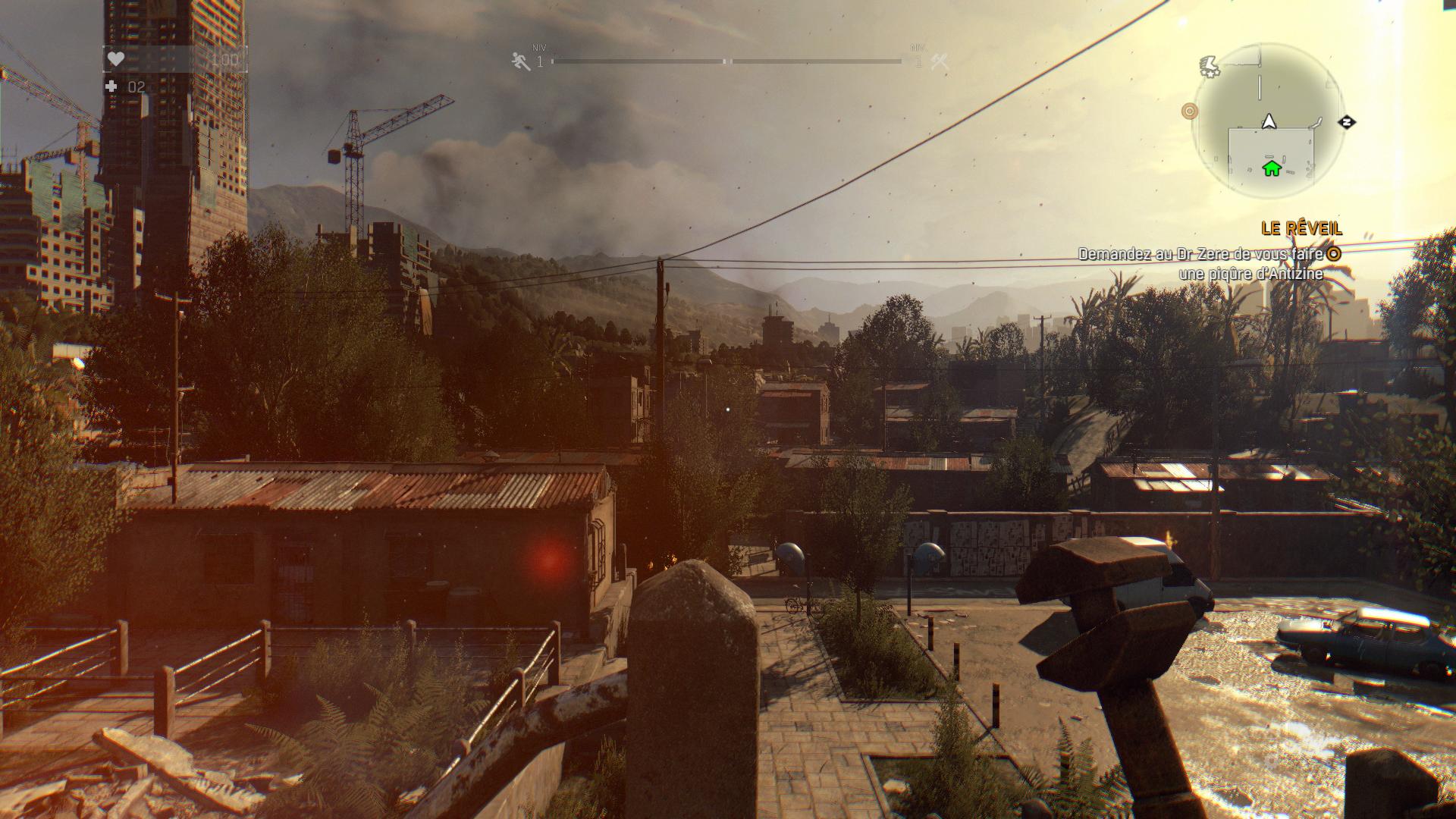This screenshot has height=819, width=1456.
Task: Toggle the player arrow on the minimap
Action: (x=1269, y=122)
